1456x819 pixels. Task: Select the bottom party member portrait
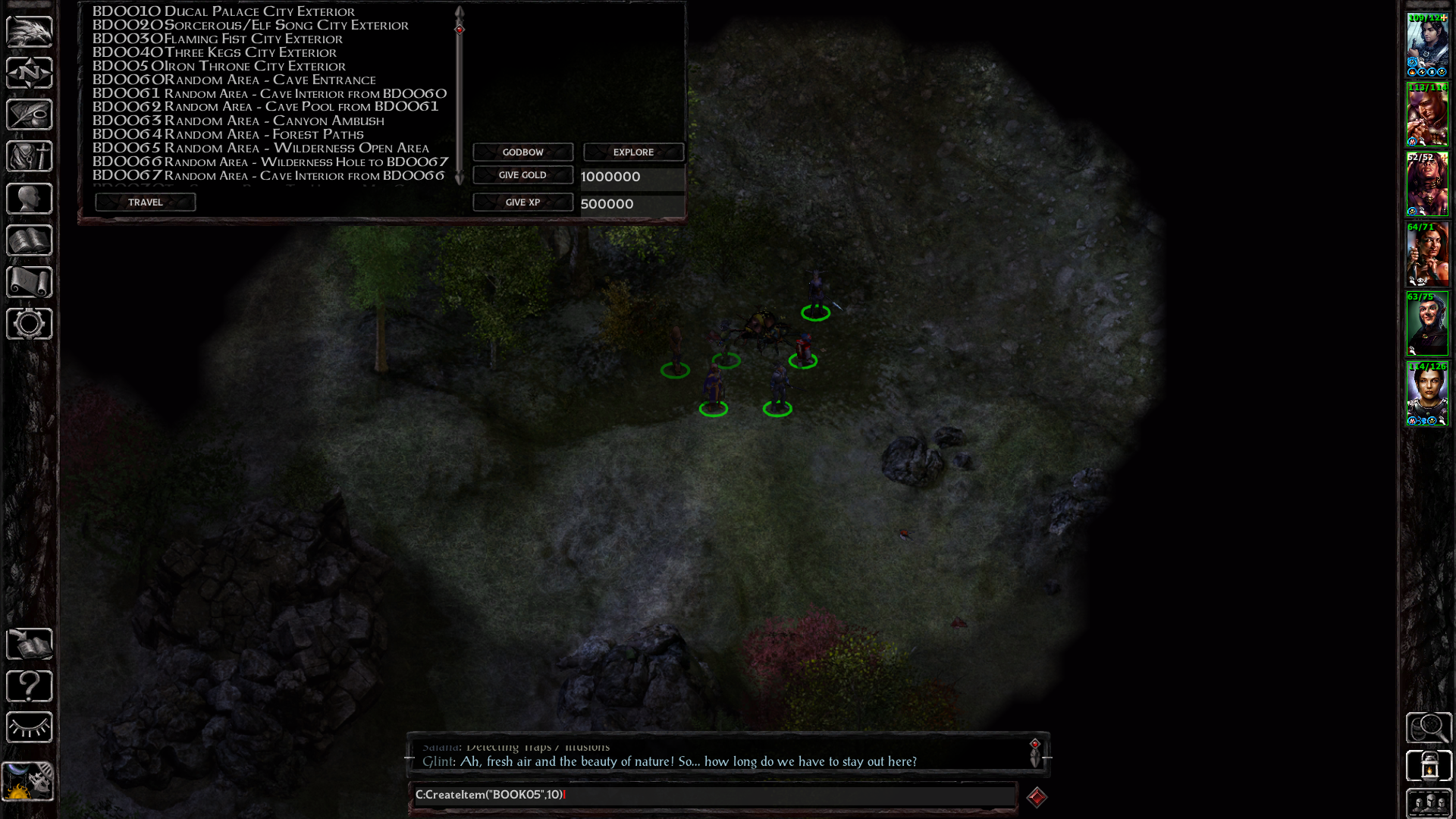tap(1427, 394)
